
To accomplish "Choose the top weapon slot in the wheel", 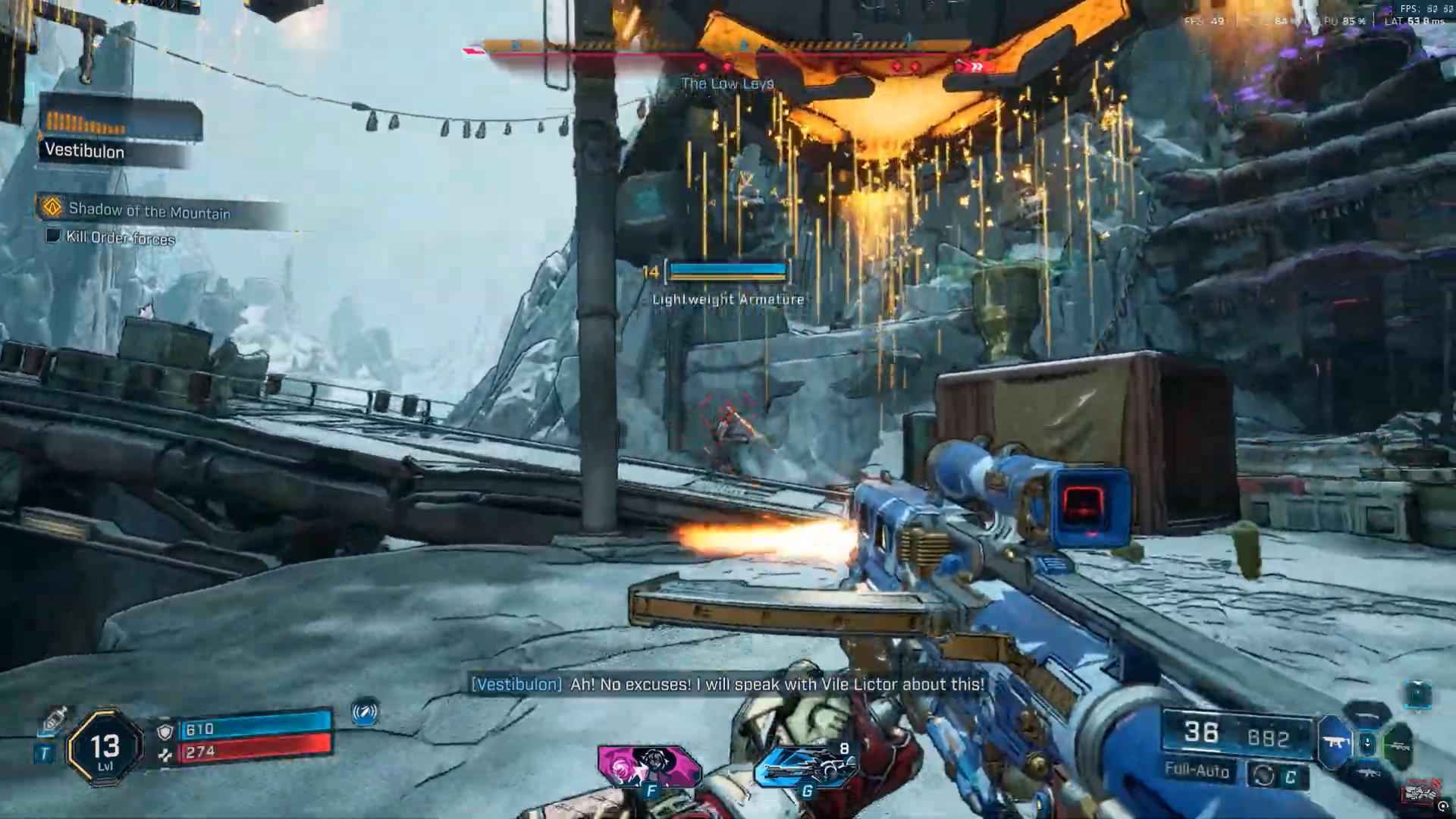I will (1367, 714).
